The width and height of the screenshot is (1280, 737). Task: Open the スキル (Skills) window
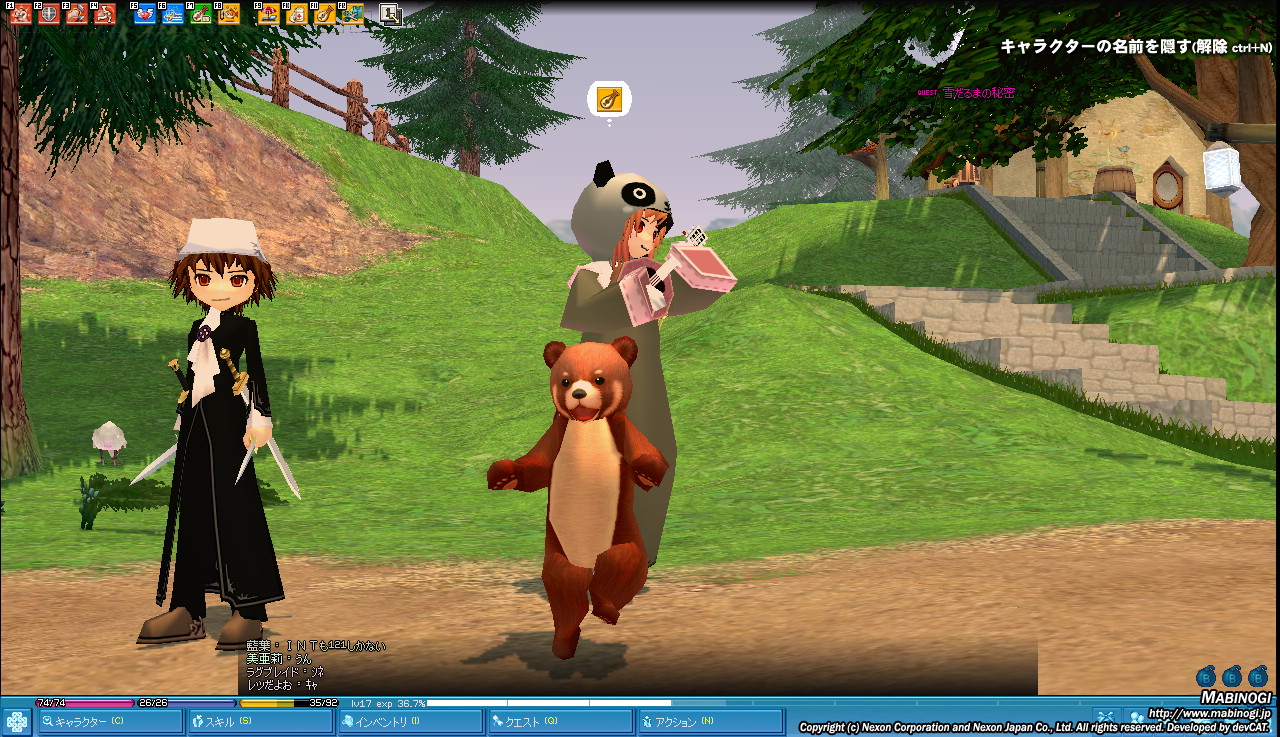(260, 721)
